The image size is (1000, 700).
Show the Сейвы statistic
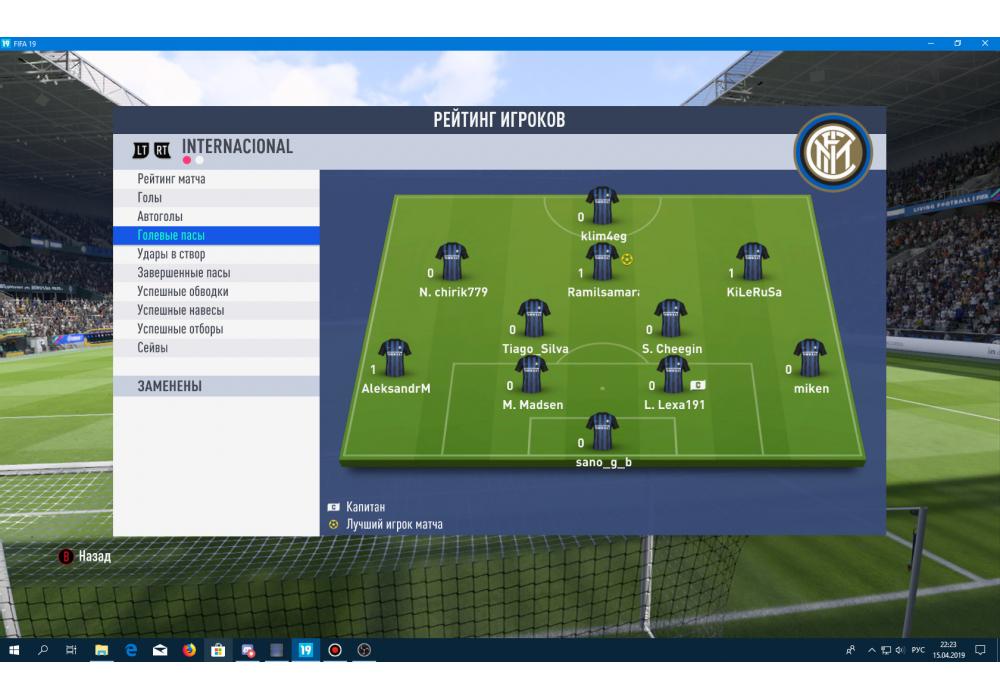[x=153, y=348]
